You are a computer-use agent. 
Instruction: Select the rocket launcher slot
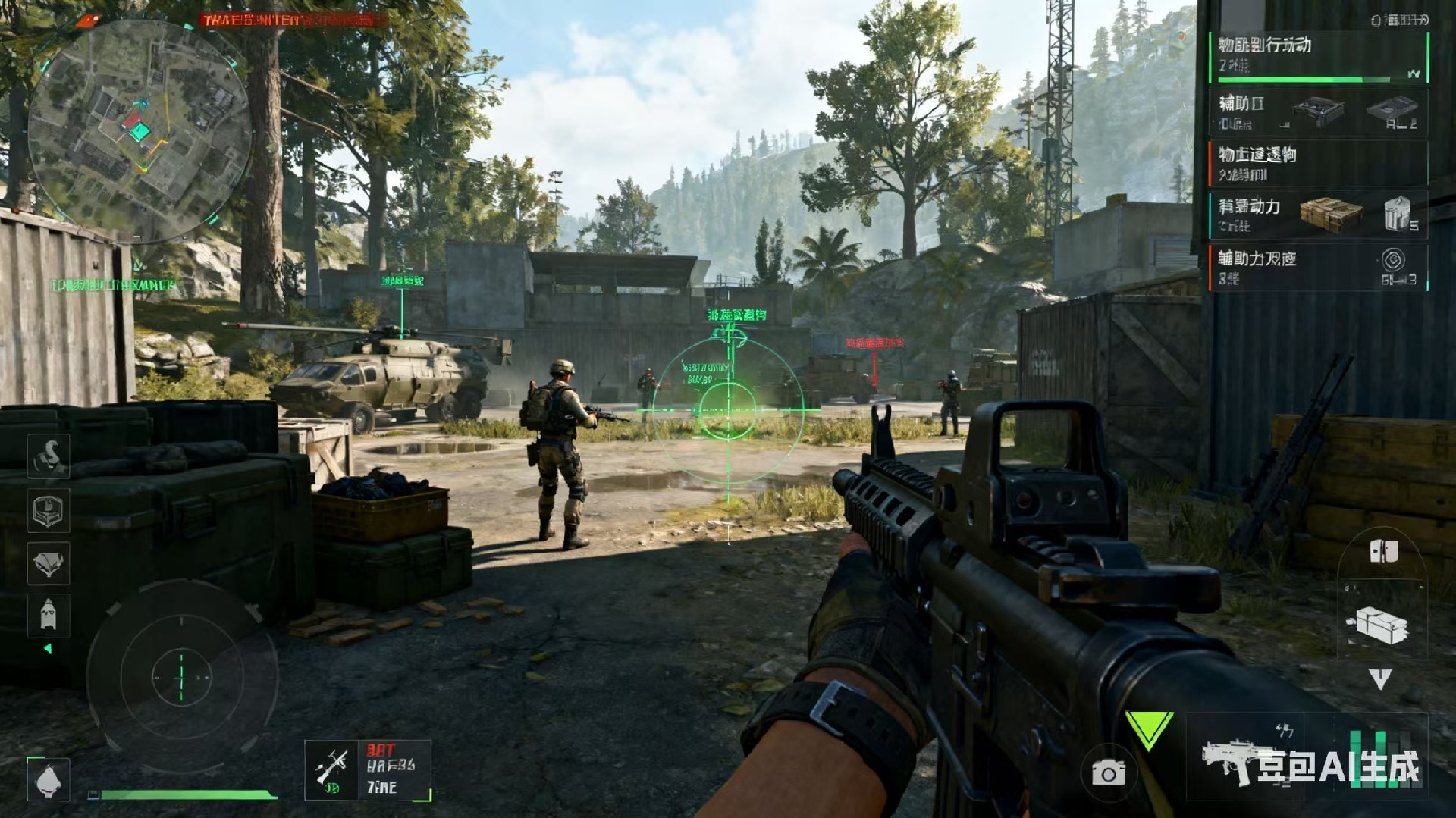coord(368,770)
